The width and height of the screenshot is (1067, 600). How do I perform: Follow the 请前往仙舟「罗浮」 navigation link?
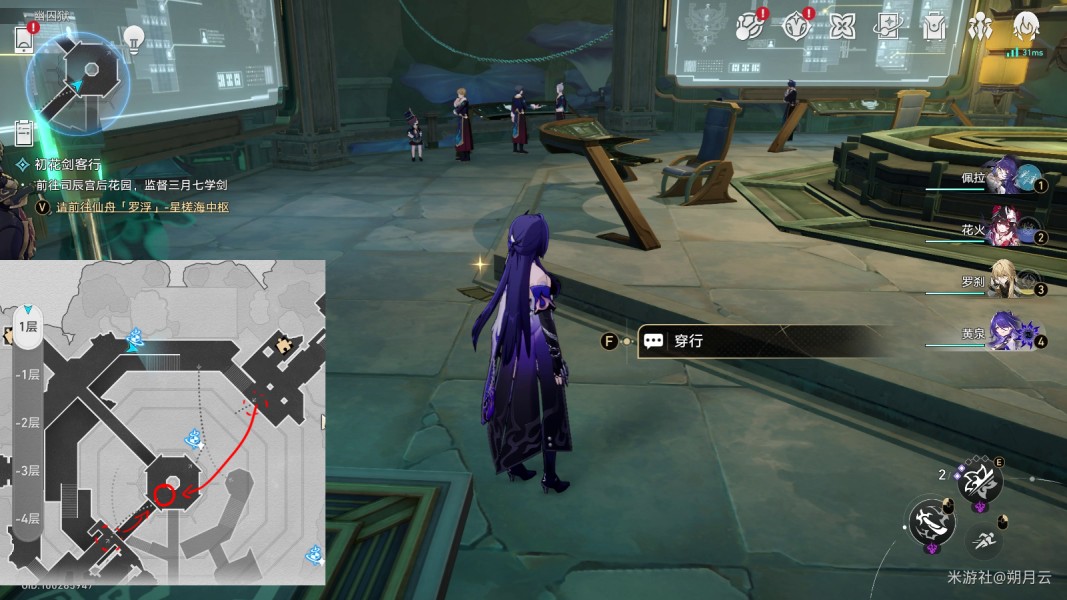pos(139,207)
